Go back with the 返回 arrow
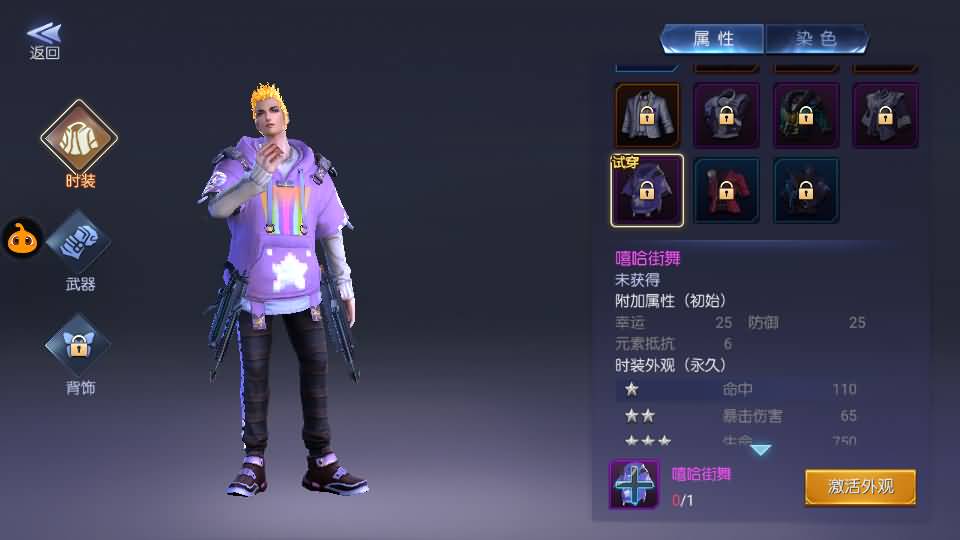960x540 pixels. click(44, 41)
